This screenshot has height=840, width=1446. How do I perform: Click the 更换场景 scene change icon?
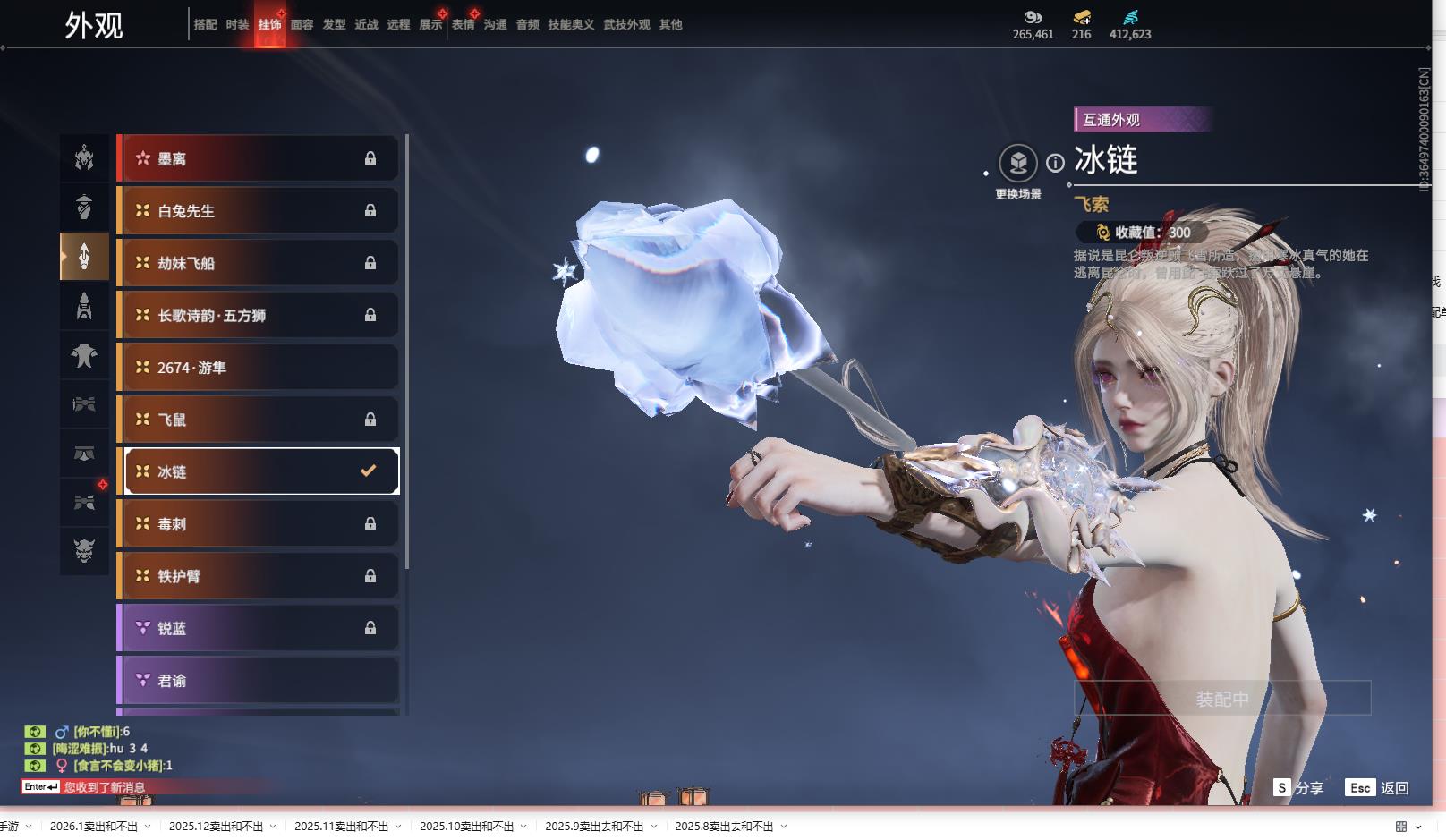click(x=1018, y=164)
